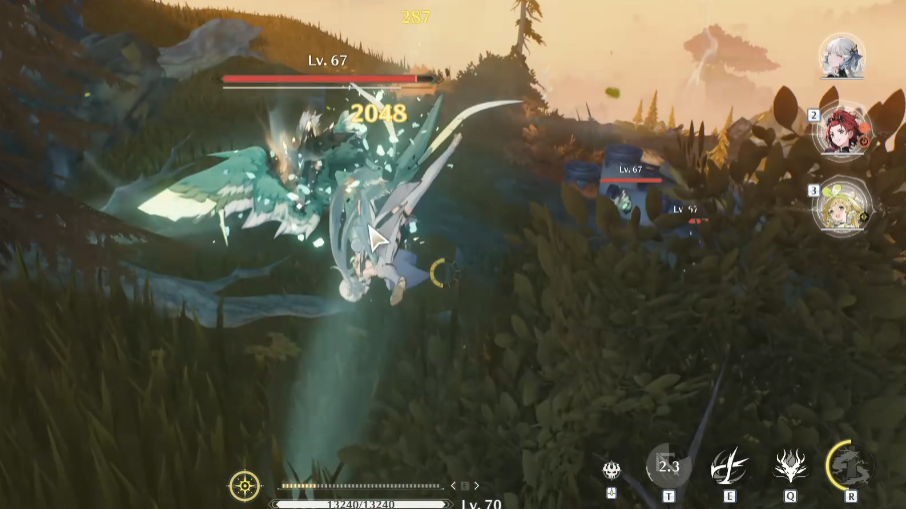Activate the small skull trident icon
Viewport: 906px width, 509px height.
point(611,469)
